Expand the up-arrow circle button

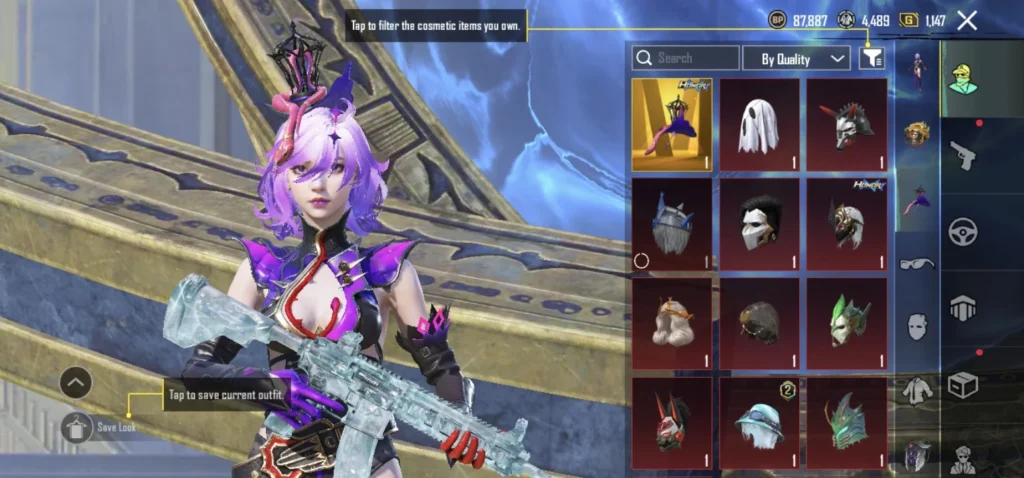(76, 382)
